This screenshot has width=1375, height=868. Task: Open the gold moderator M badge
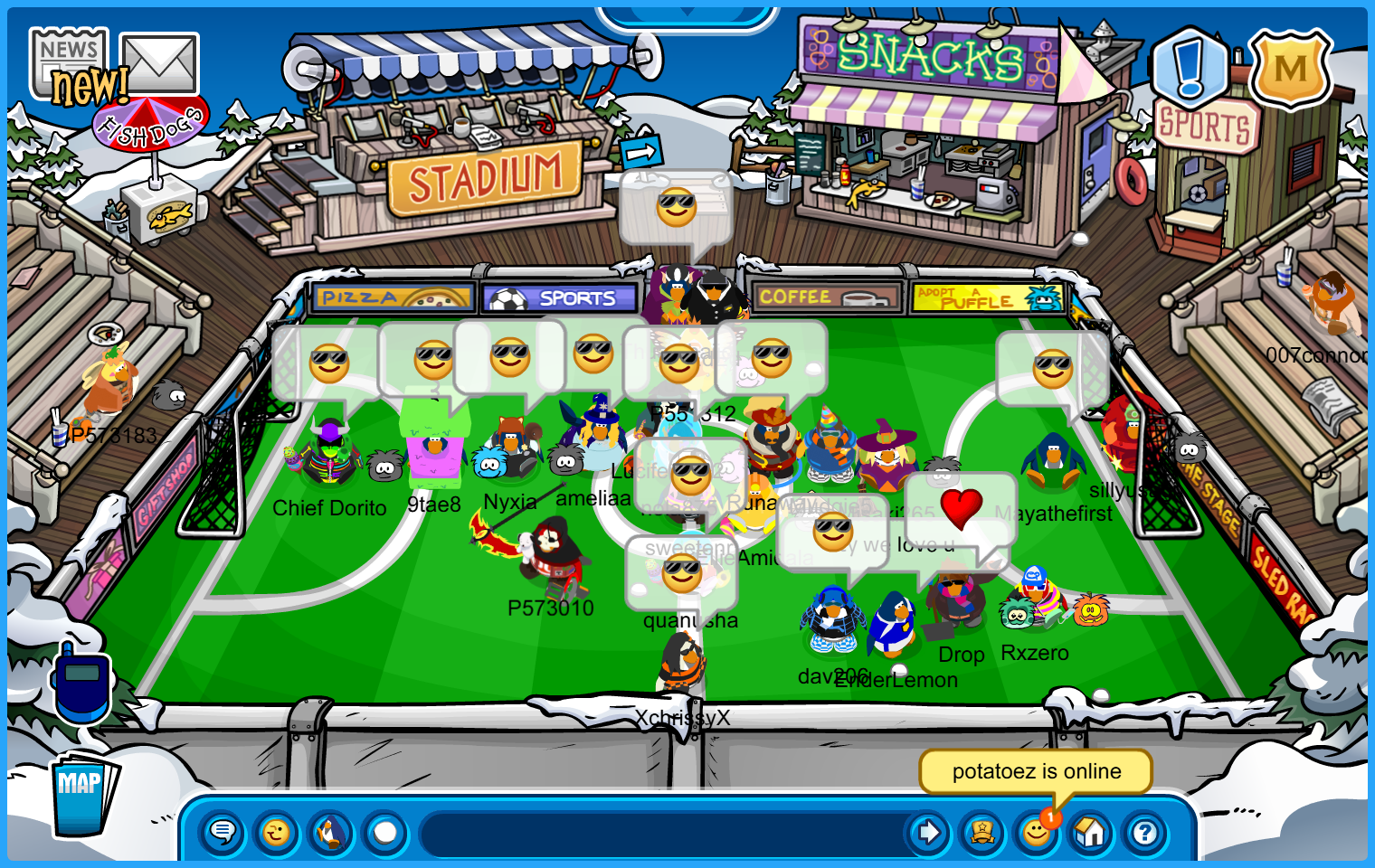point(1290,70)
